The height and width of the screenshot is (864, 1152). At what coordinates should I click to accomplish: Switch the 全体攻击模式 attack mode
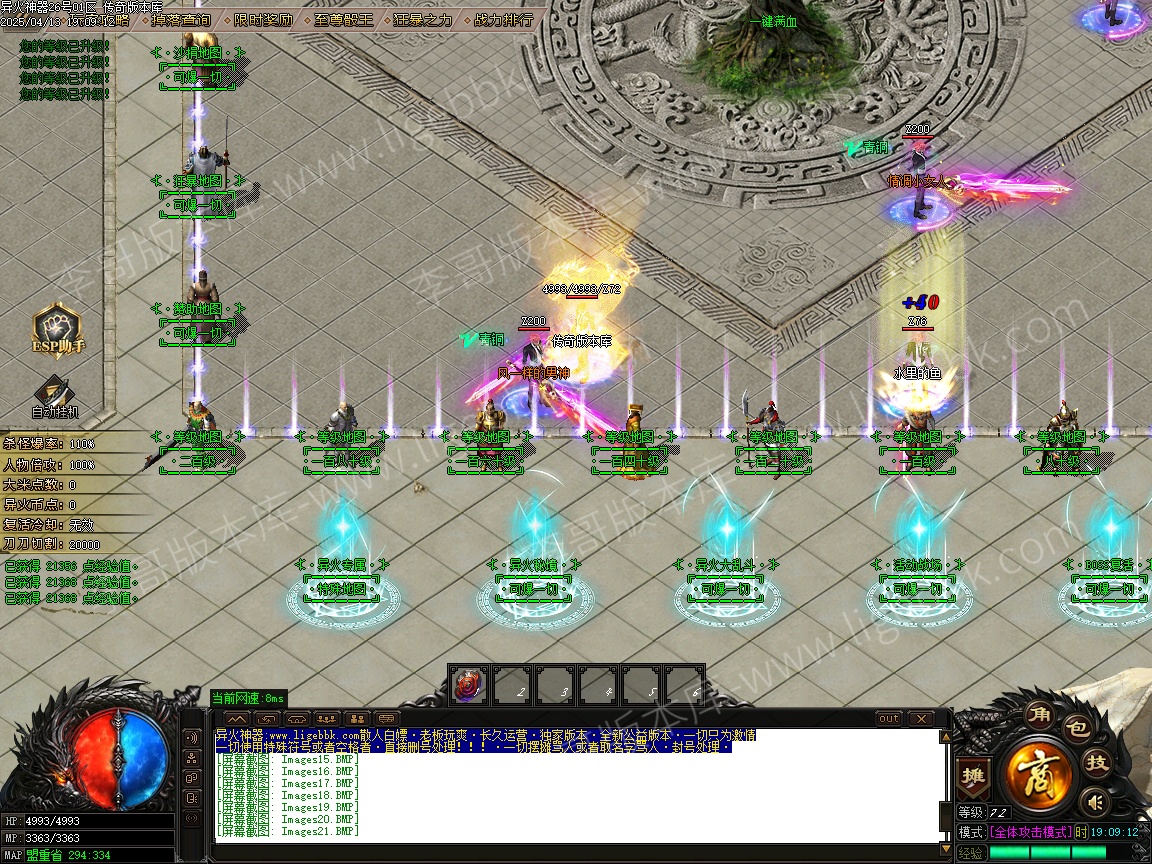pyautogui.click(x=1030, y=832)
